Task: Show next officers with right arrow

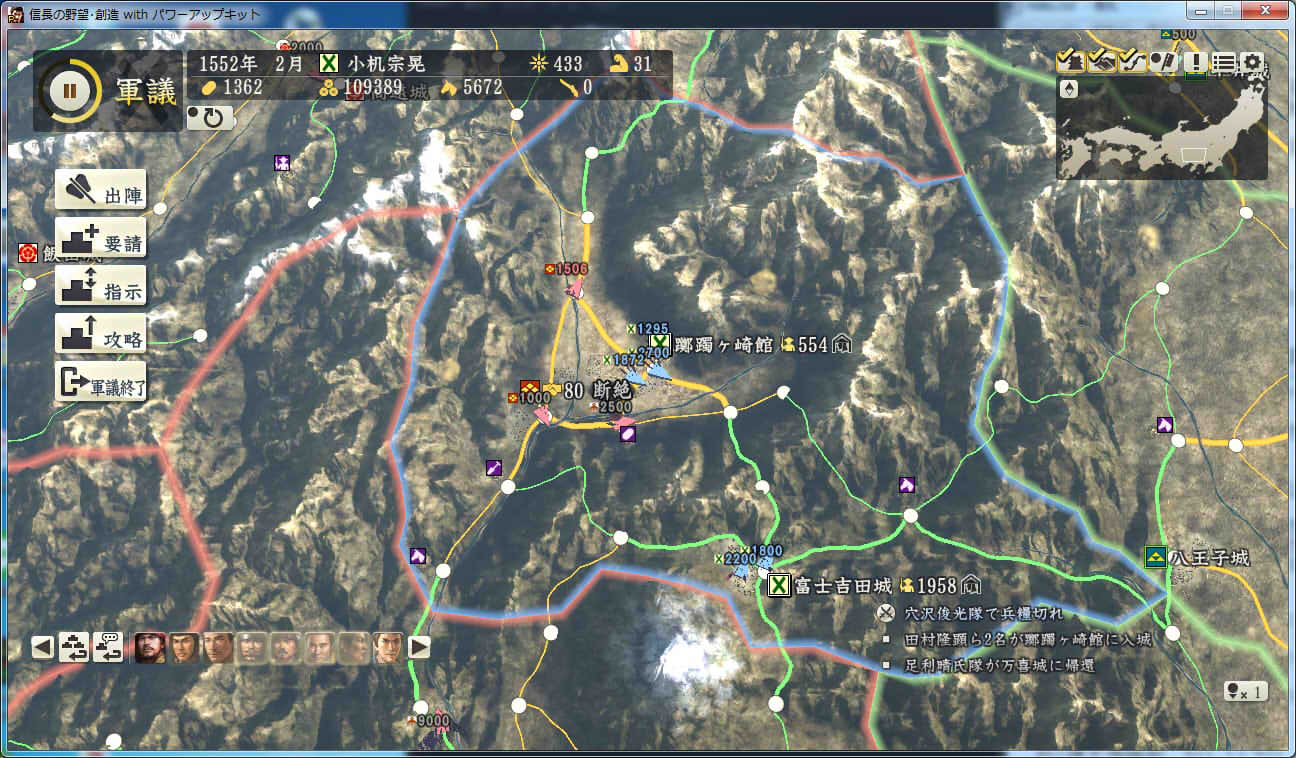Action: pyautogui.click(x=419, y=647)
